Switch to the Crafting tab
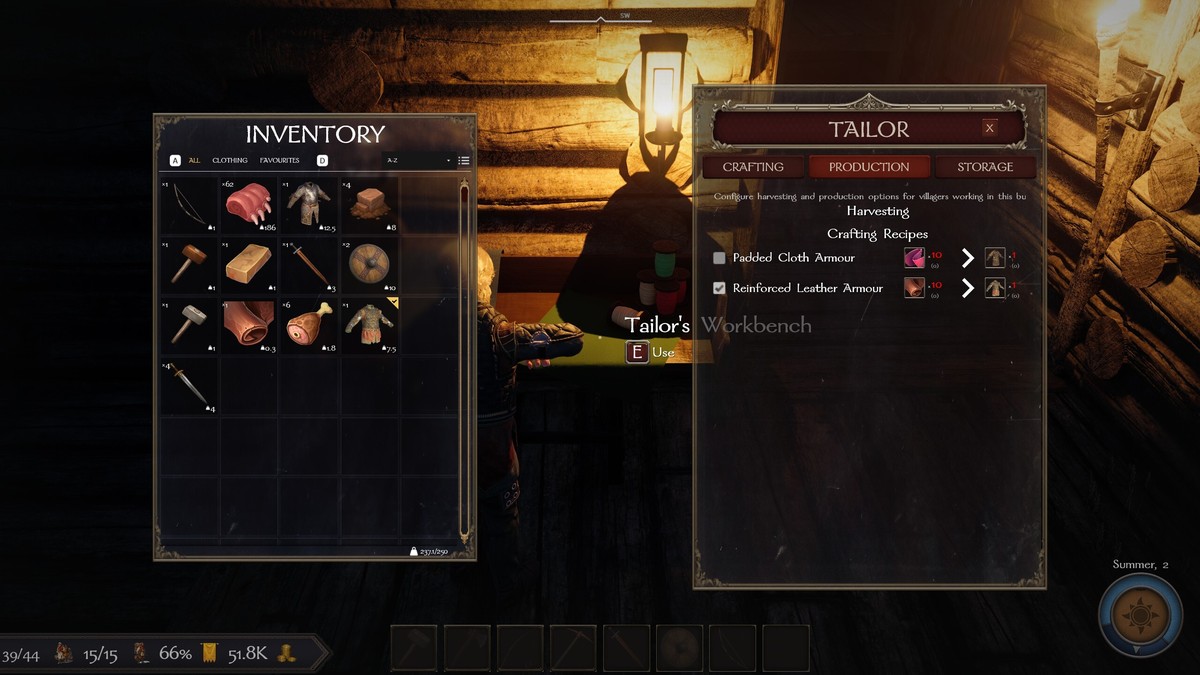1200x675 pixels. [x=753, y=167]
